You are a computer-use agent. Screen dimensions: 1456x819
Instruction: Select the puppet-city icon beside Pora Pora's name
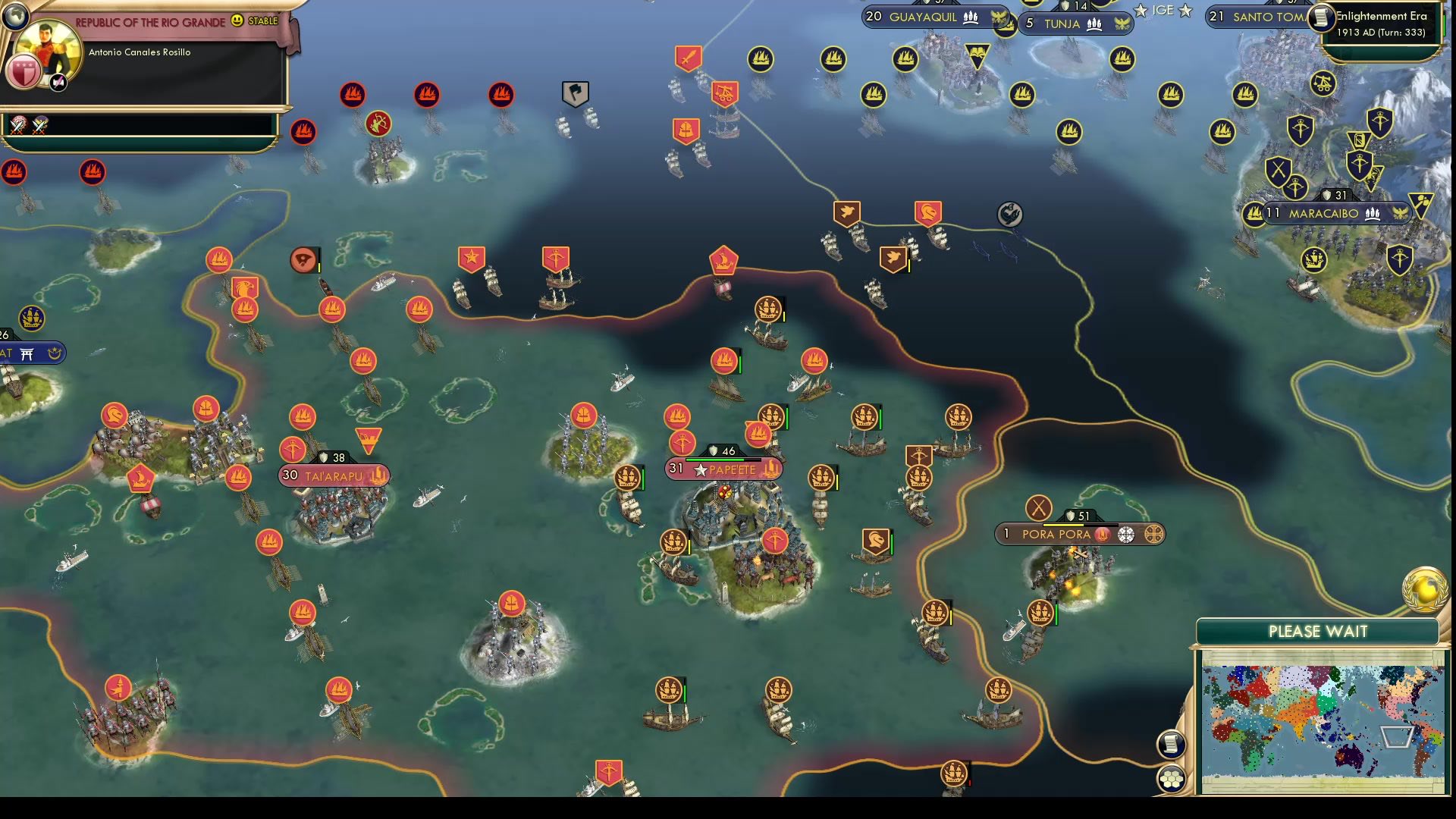pos(1125,535)
